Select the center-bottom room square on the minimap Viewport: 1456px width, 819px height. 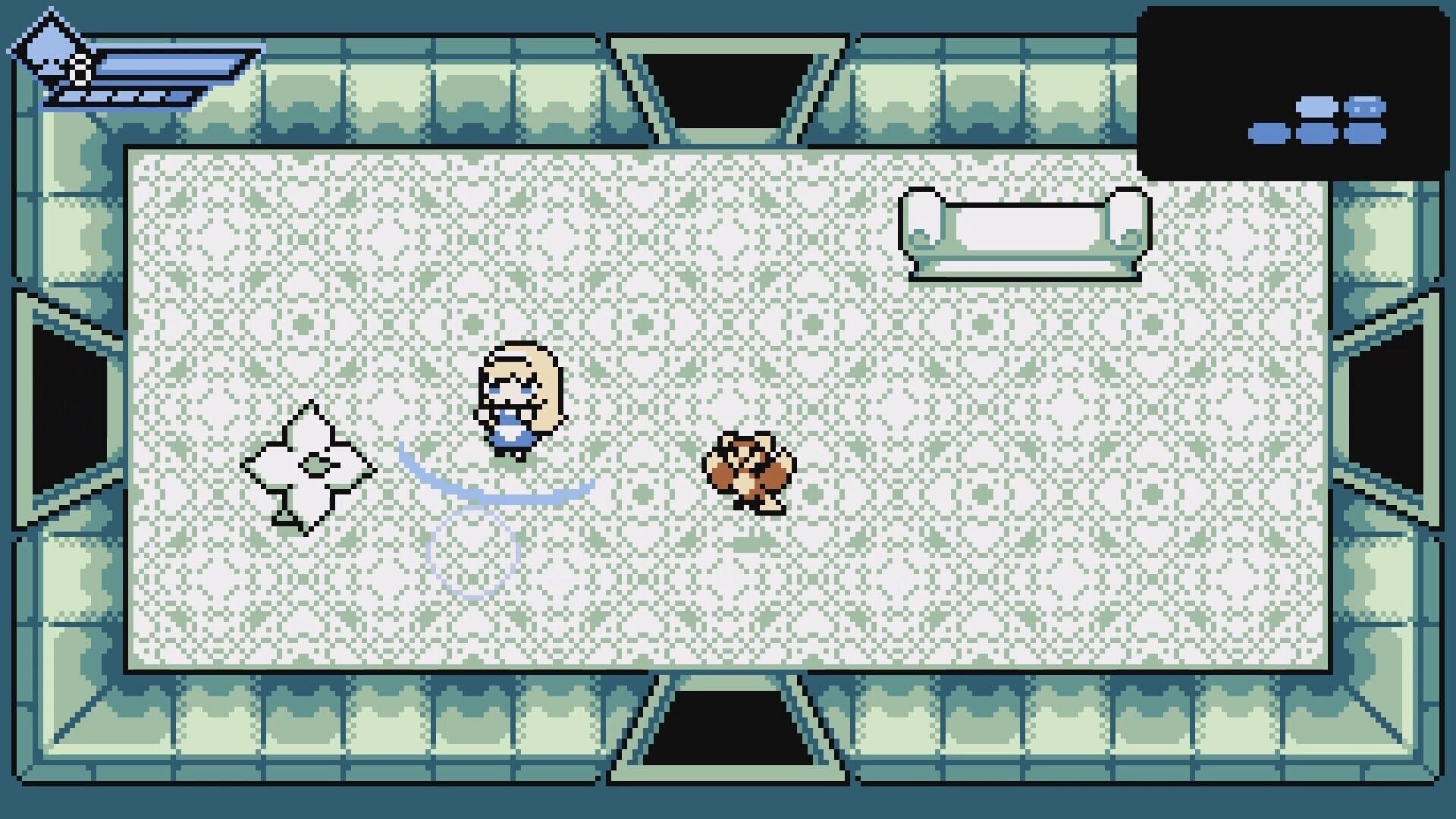tap(1317, 134)
